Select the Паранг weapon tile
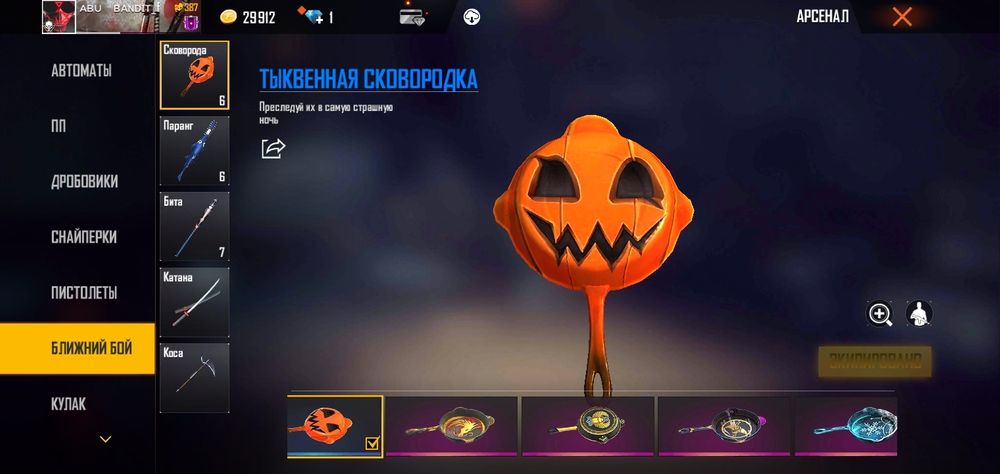The height and width of the screenshot is (474, 1000). click(194, 151)
